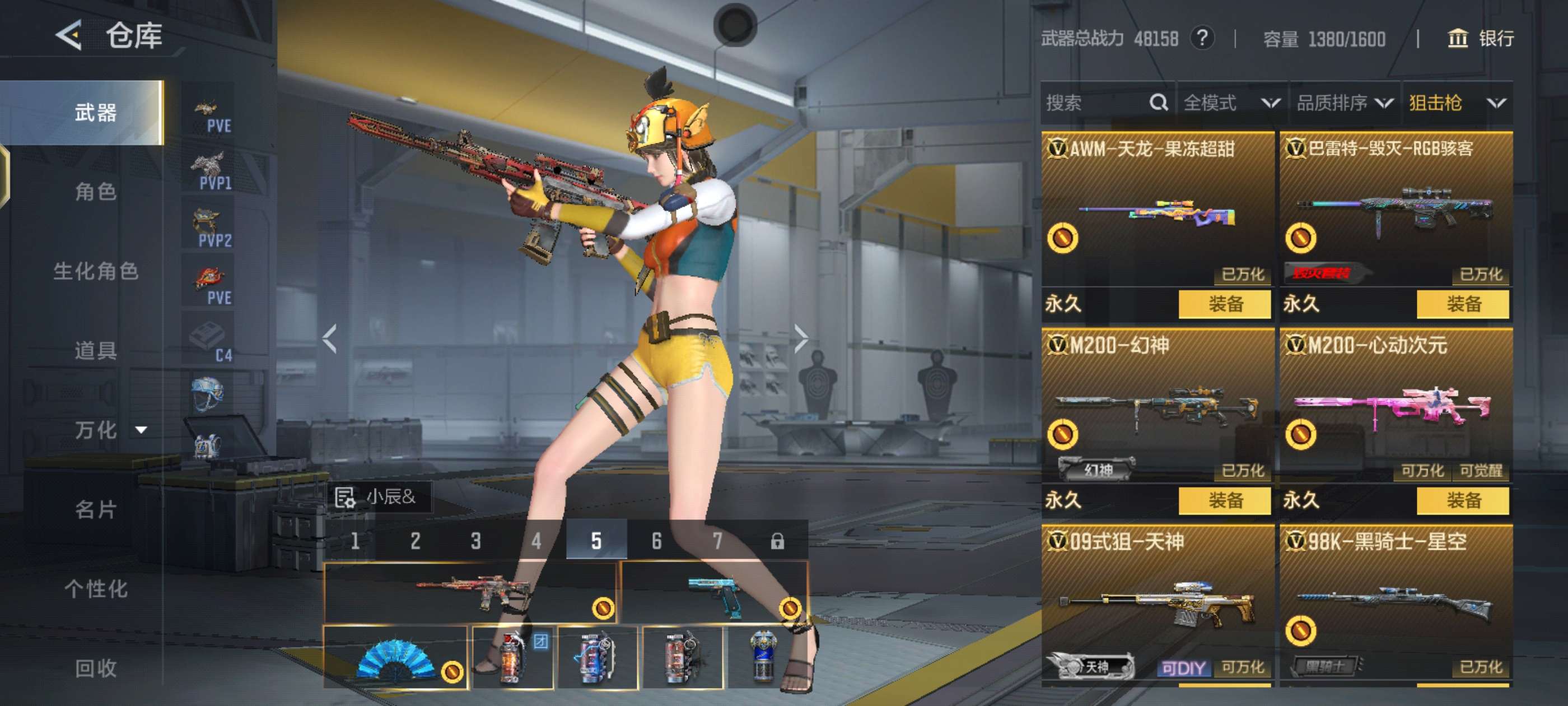This screenshot has width=1568, height=706.
Task: Go back from the 仓库 screen
Action: (x=69, y=35)
